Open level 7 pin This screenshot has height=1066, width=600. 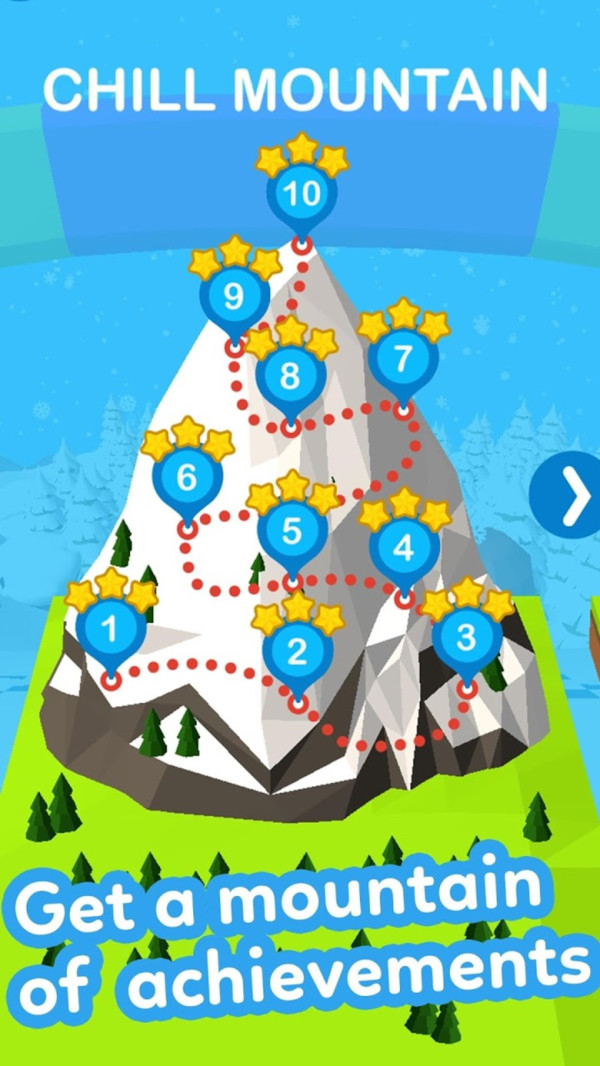(x=403, y=359)
